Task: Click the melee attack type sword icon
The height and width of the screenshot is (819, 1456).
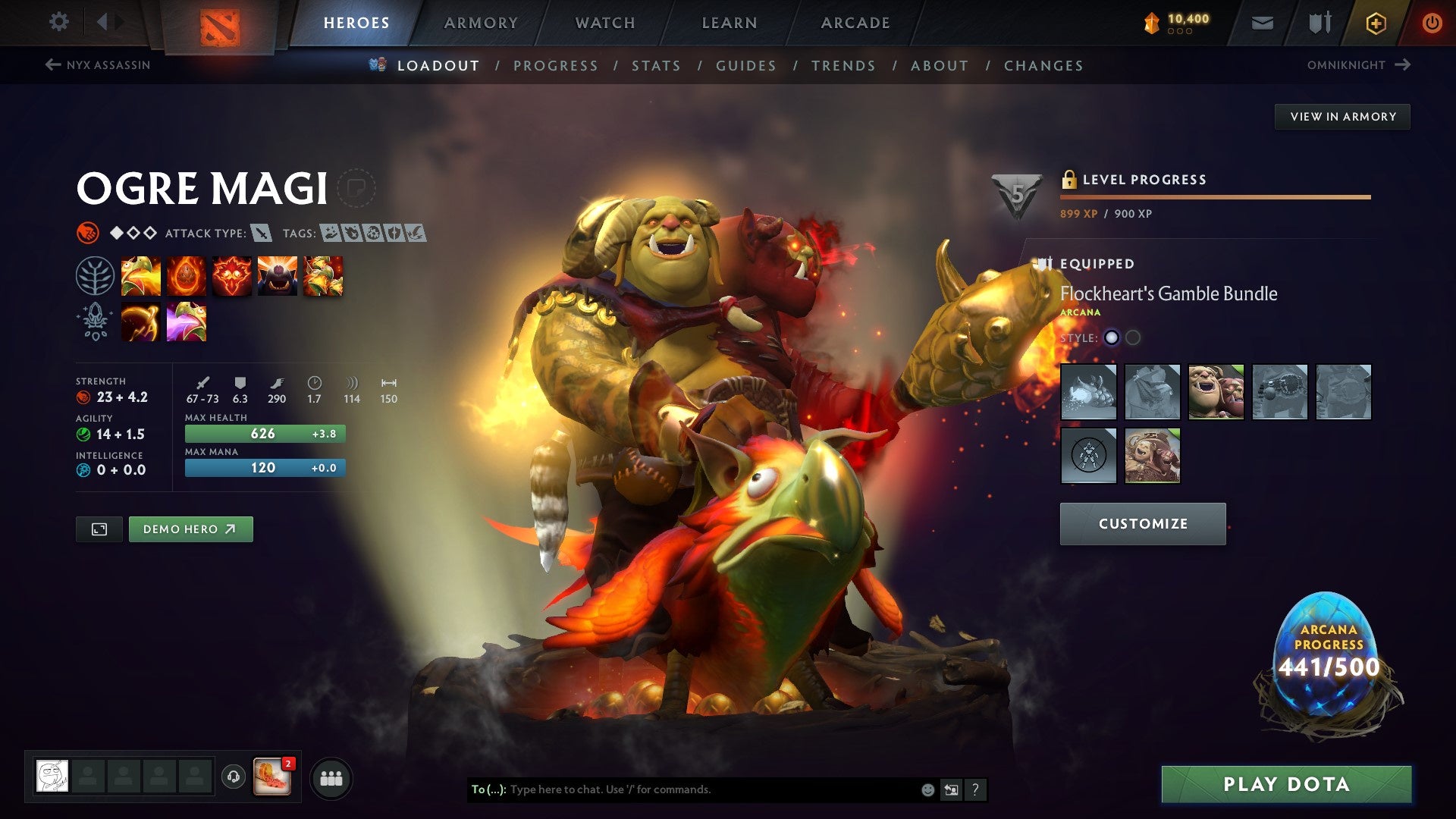Action: pyautogui.click(x=262, y=234)
